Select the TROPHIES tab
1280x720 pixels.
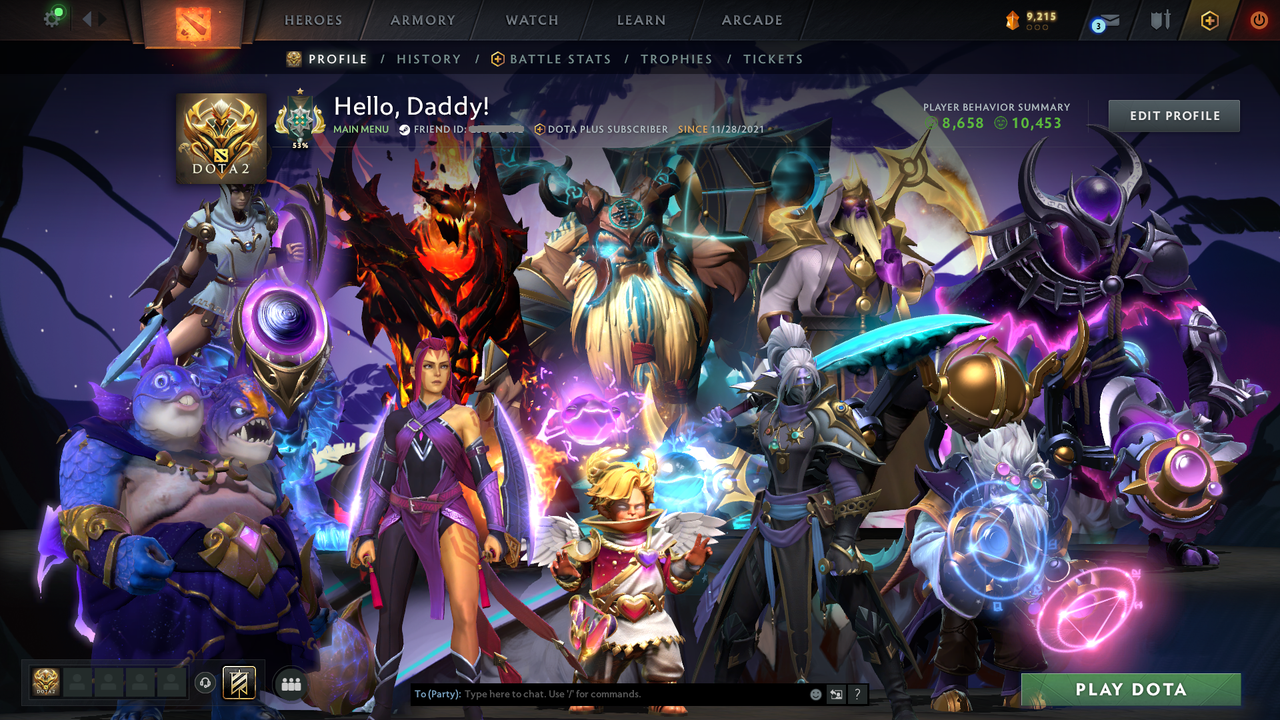click(676, 59)
